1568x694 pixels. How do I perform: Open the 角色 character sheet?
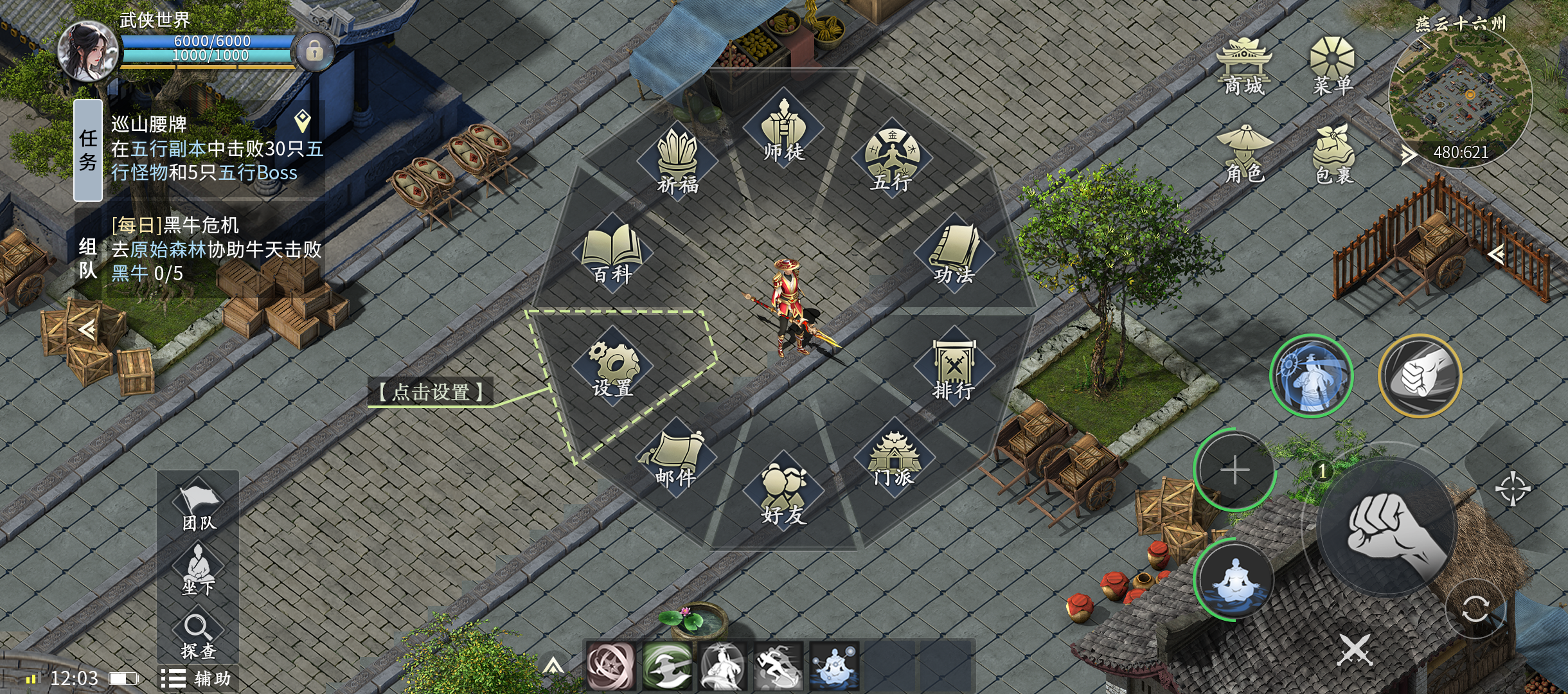(x=1245, y=154)
